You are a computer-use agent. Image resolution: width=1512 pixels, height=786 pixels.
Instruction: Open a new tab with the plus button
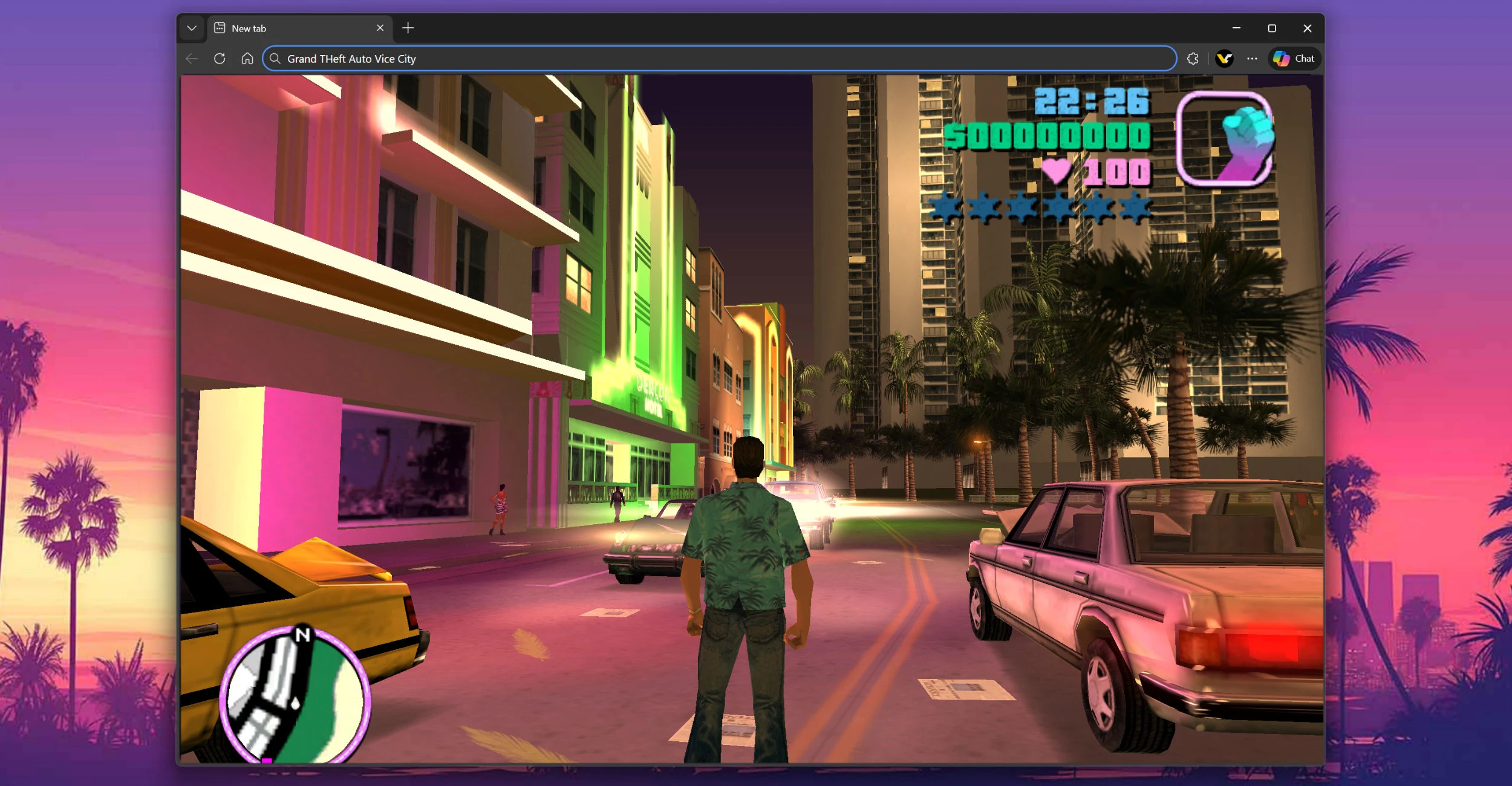pyautogui.click(x=408, y=28)
